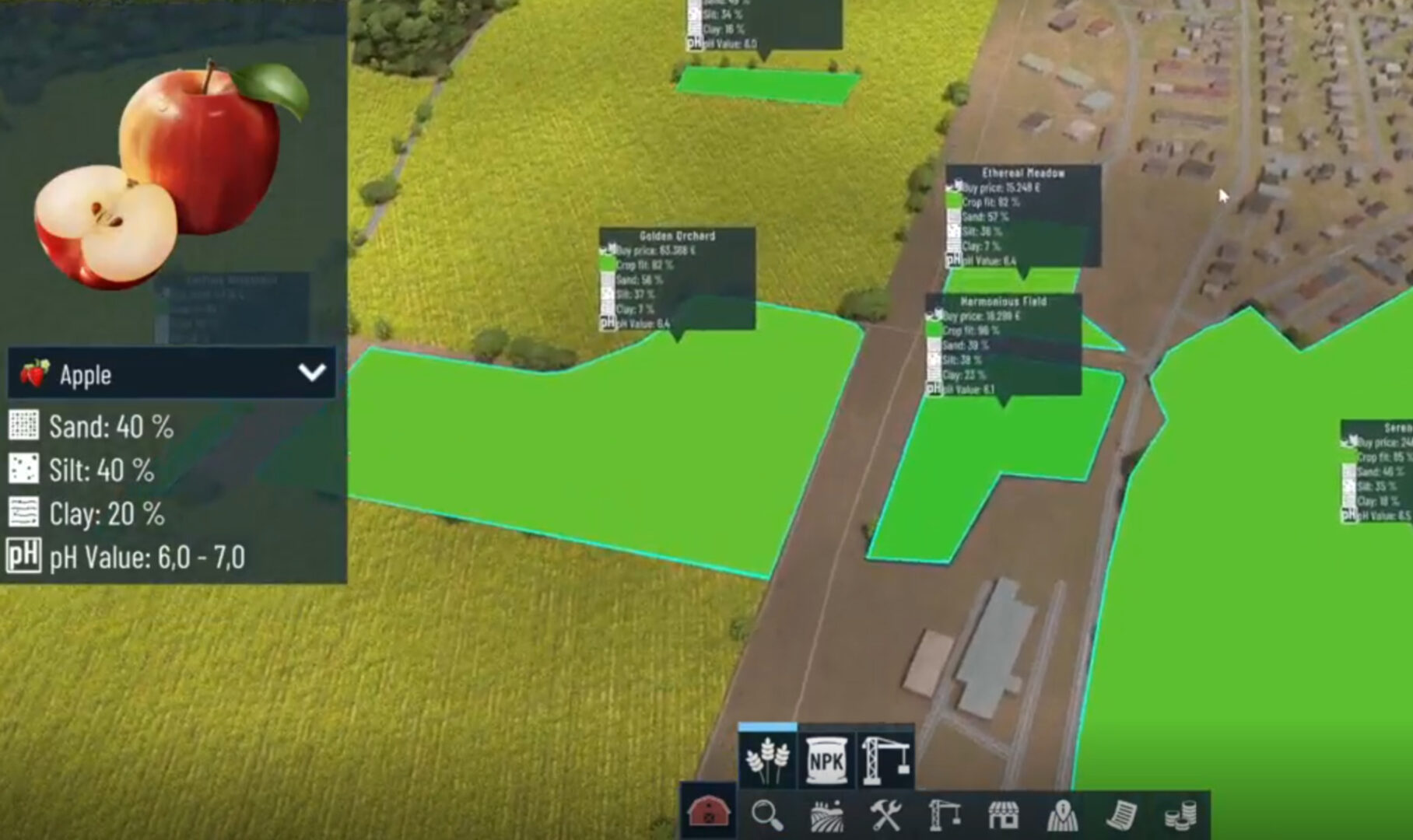Choose the crane icon beside the NPK bag
The height and width of the screenshot is (840, 1413).
(x=885, y=760)
